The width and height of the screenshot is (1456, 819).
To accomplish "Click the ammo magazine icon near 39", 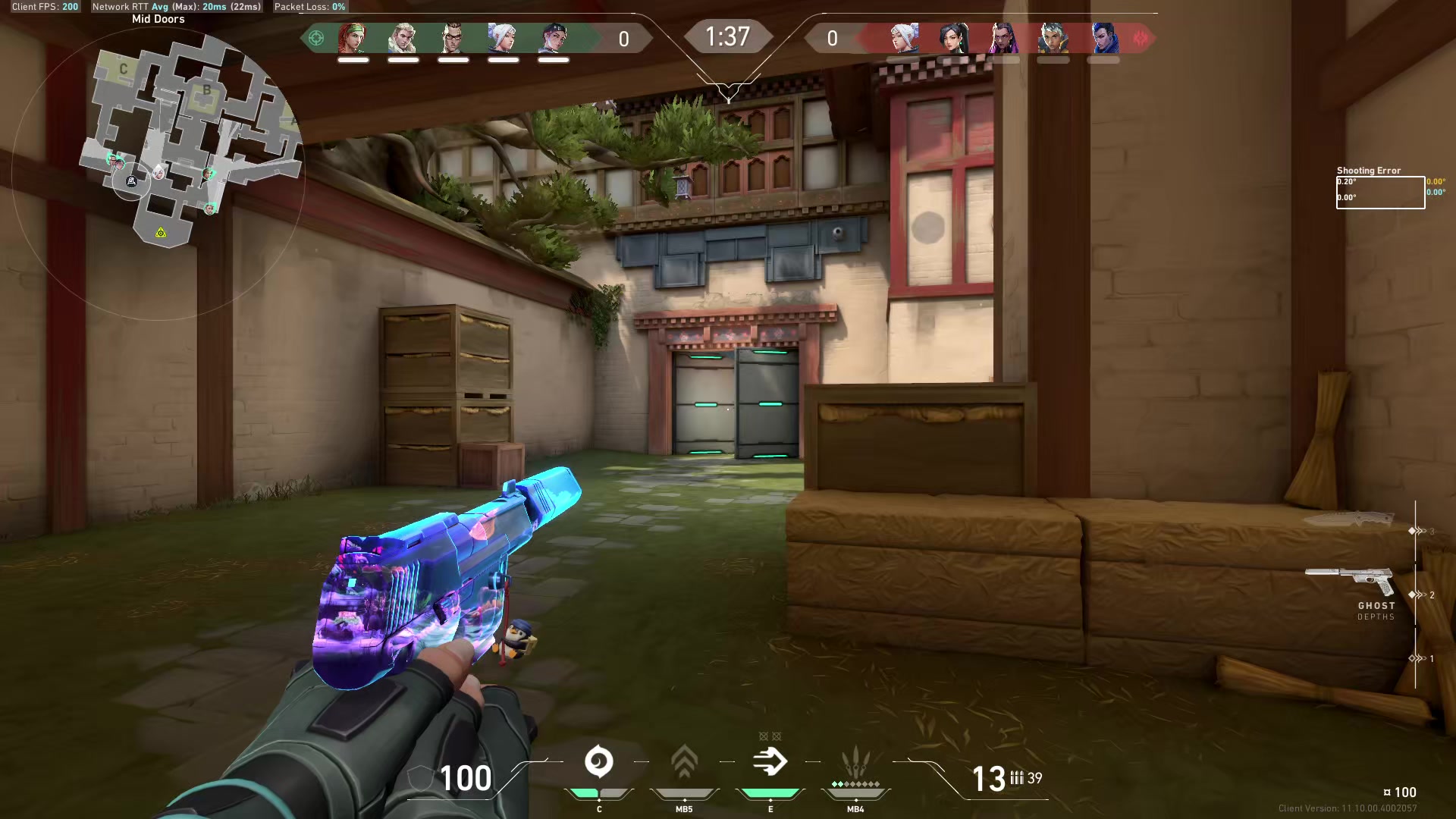I will tap(1016, 777).
